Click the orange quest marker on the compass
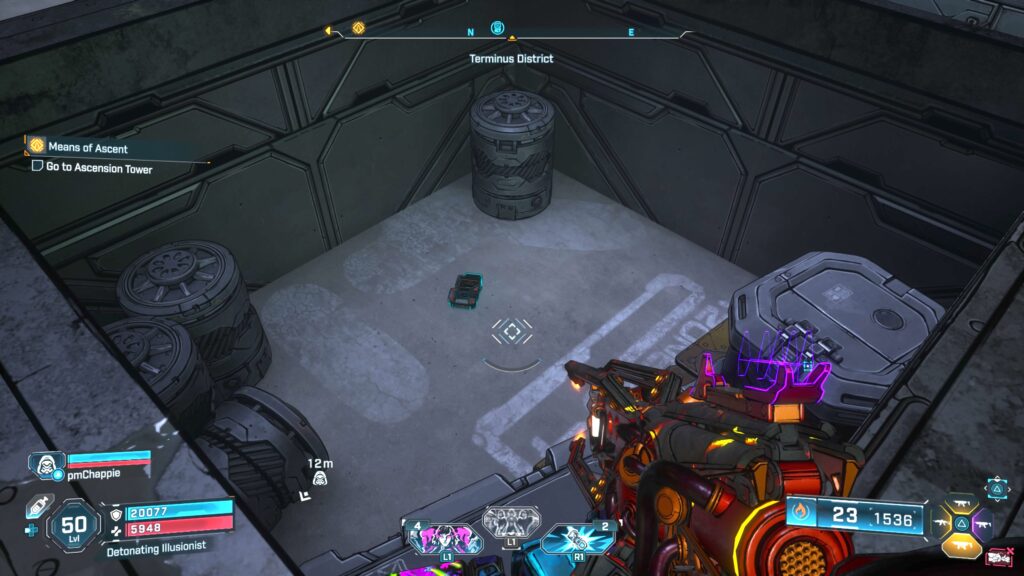Screen dimensions: 1024x576 click(x=358, y=28)
